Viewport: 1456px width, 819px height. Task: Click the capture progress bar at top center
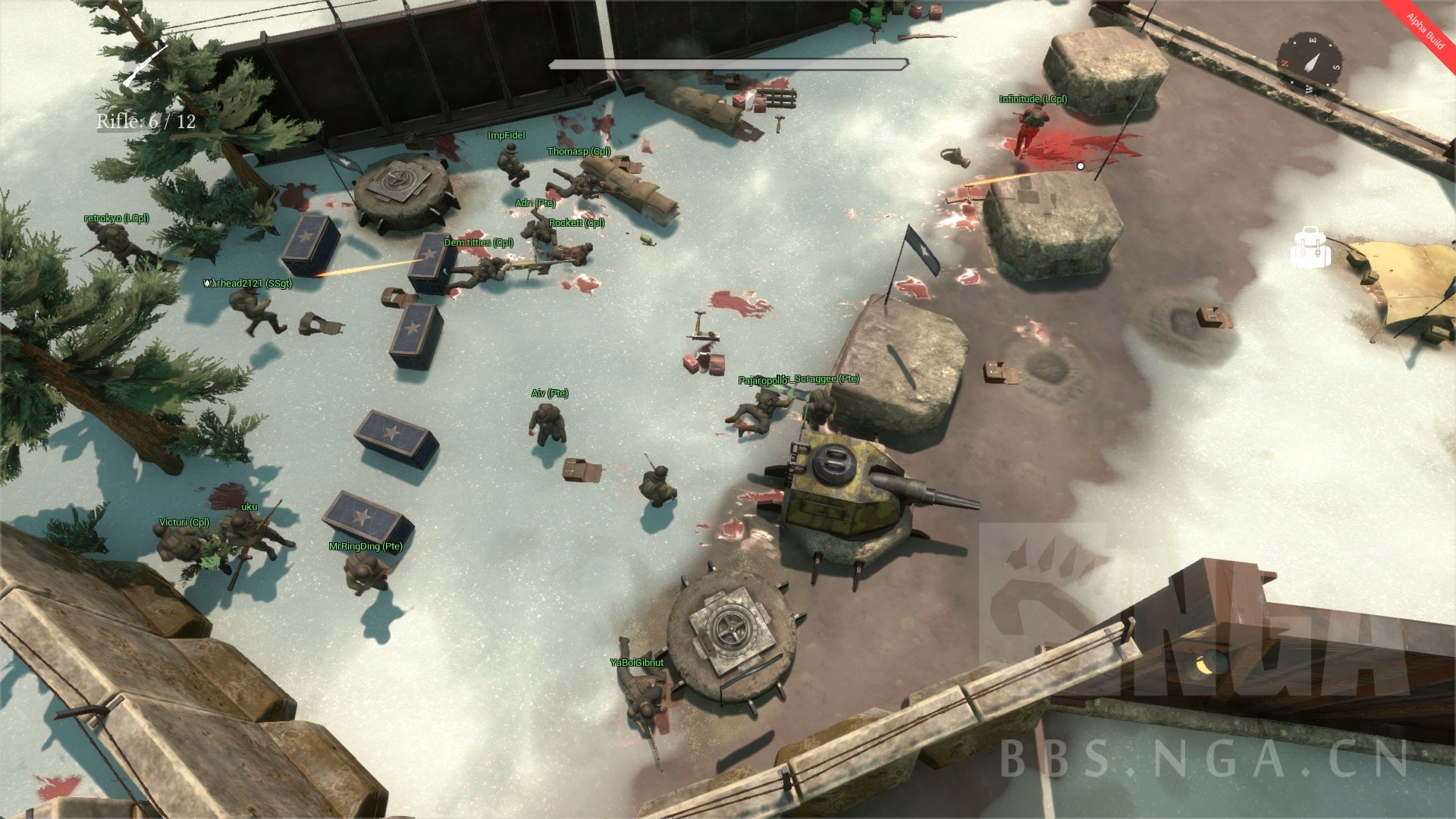728,65
